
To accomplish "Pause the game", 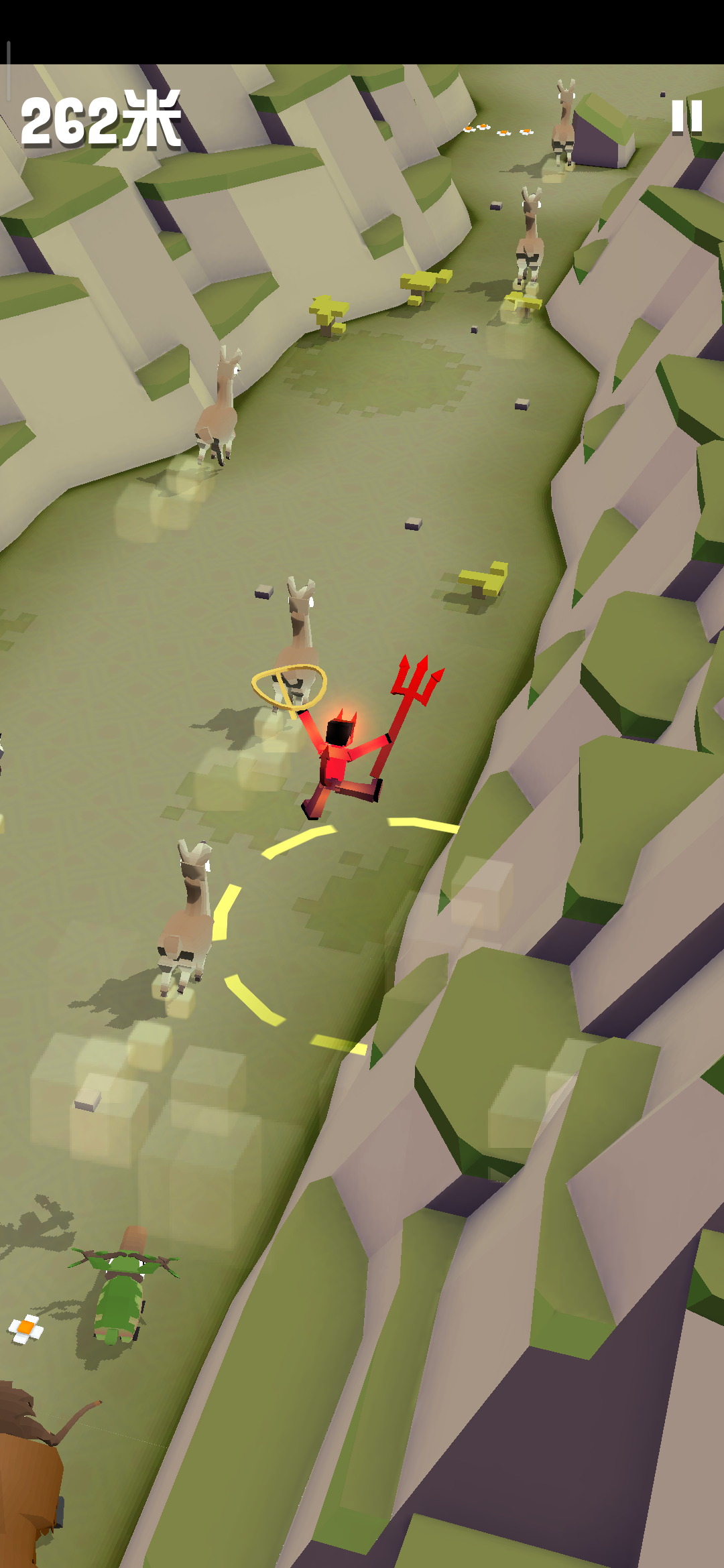I will tap(686, 117).
